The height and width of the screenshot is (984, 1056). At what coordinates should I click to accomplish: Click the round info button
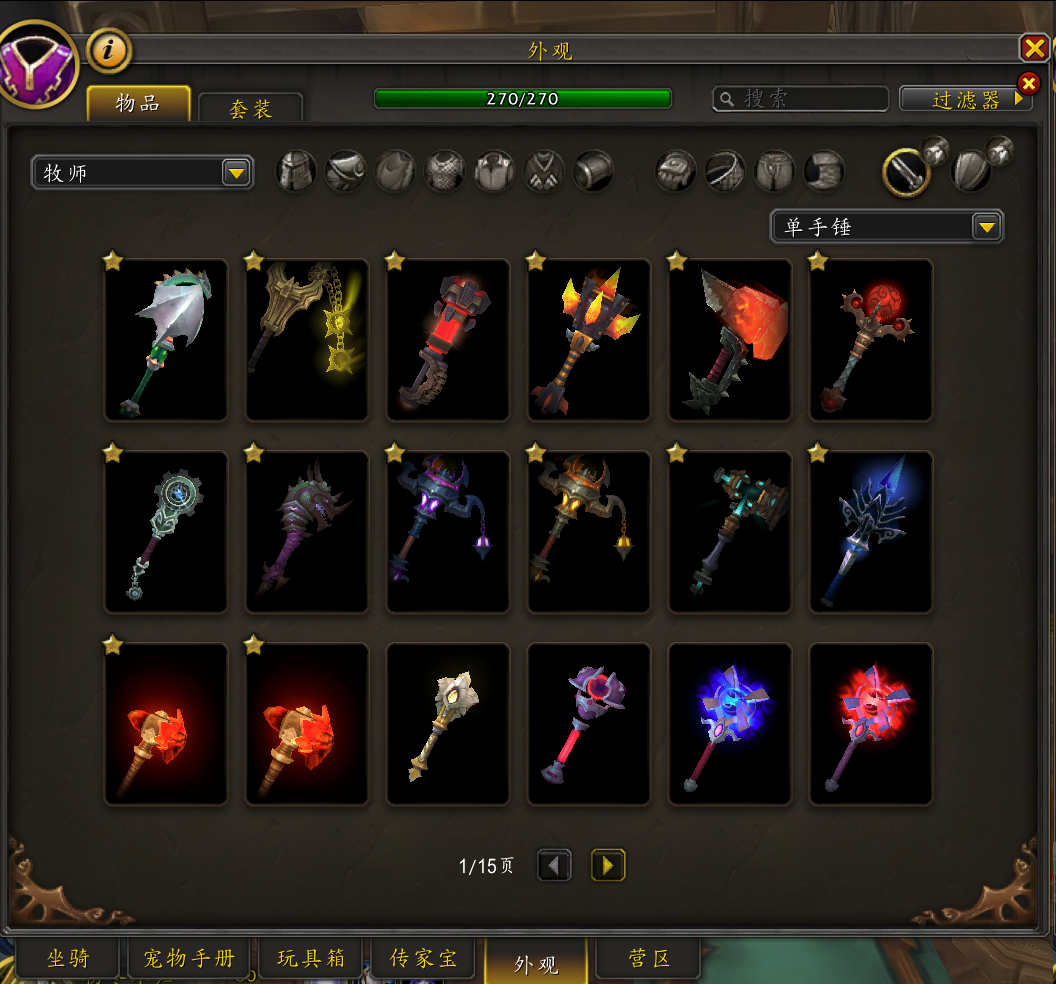108,51
